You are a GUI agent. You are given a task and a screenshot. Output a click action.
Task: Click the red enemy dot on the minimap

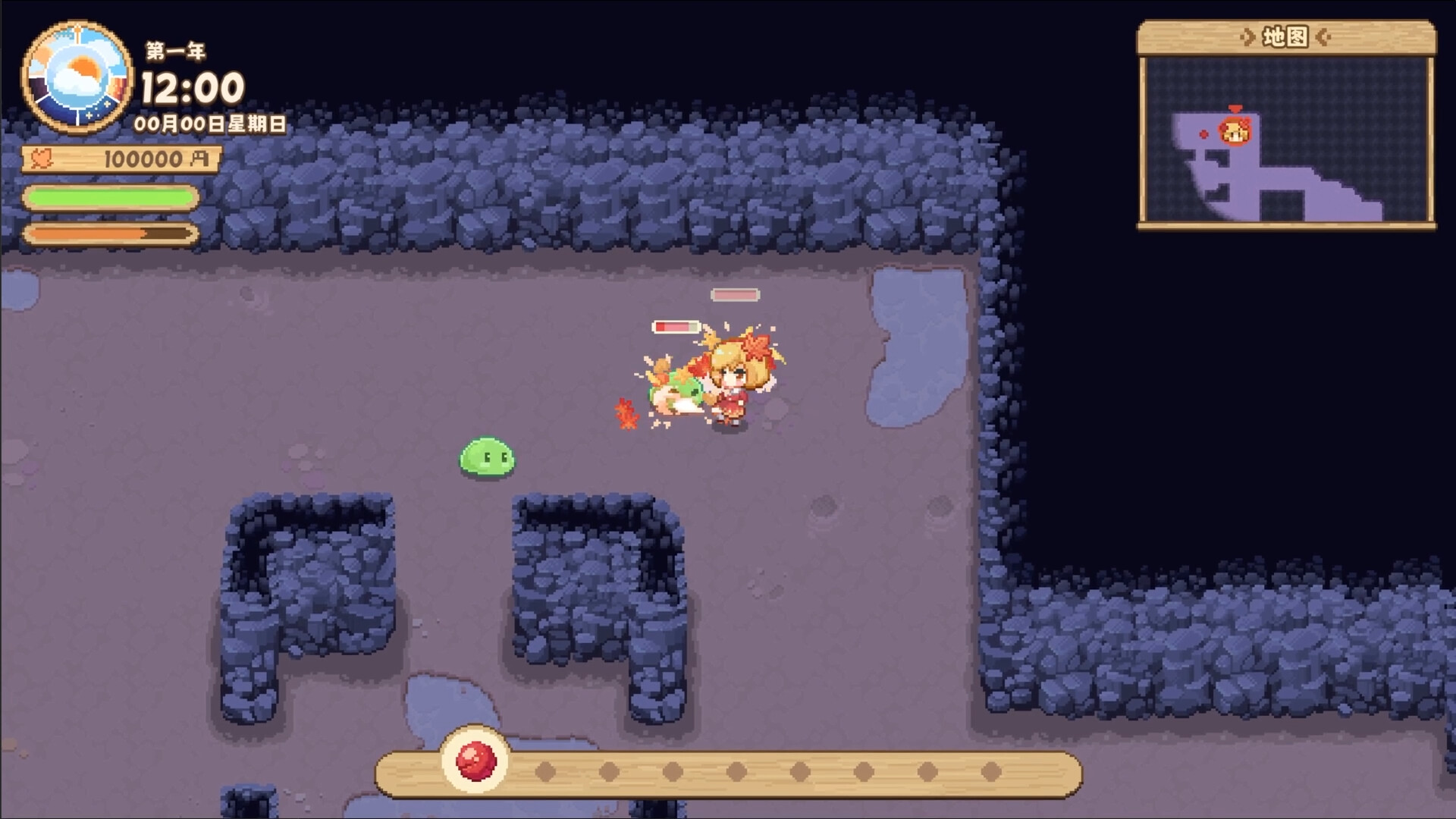pos(1203,133)
